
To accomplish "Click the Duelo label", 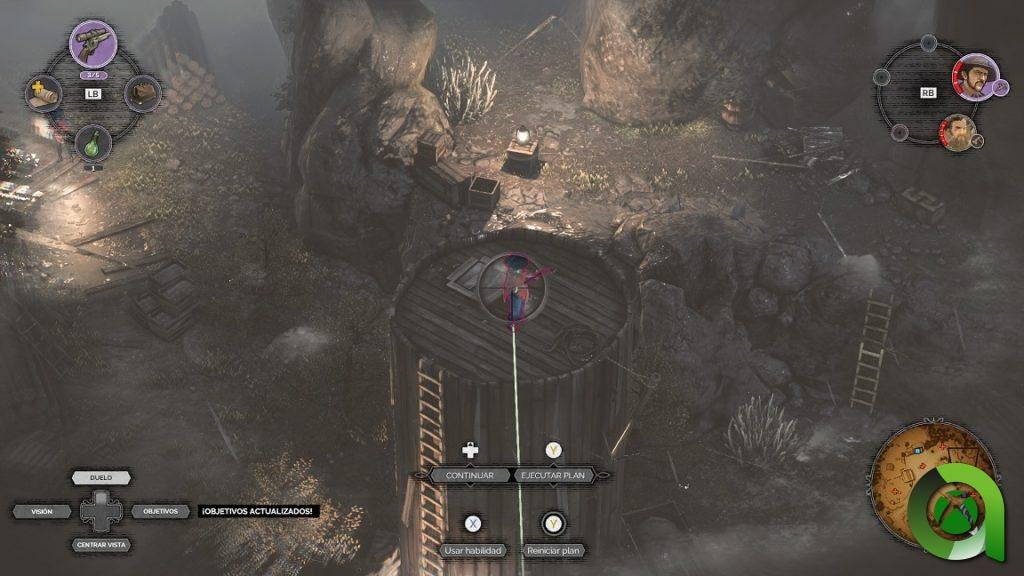I will (101, 478).
